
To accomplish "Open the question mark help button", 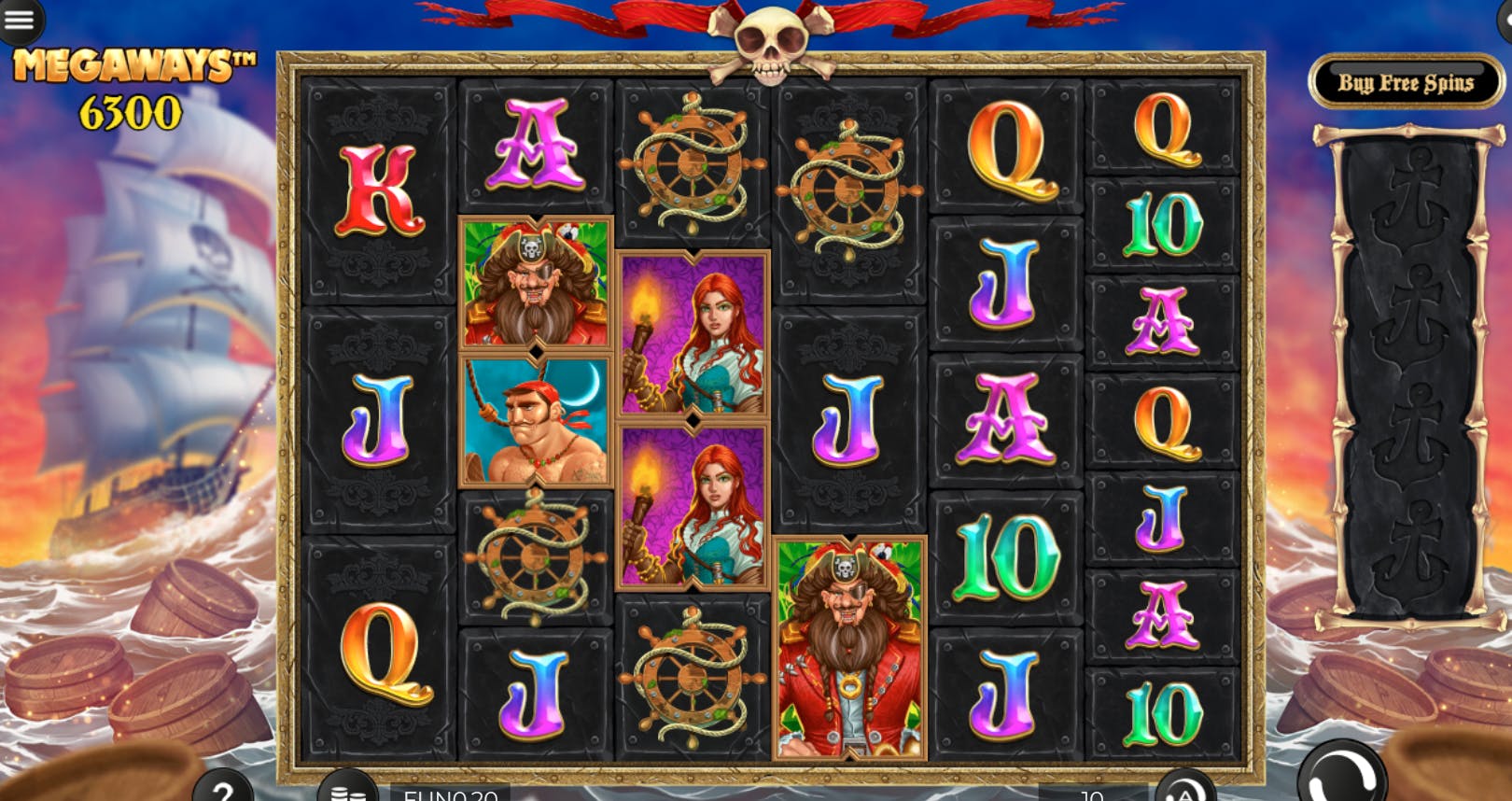I will coord(223,790).
